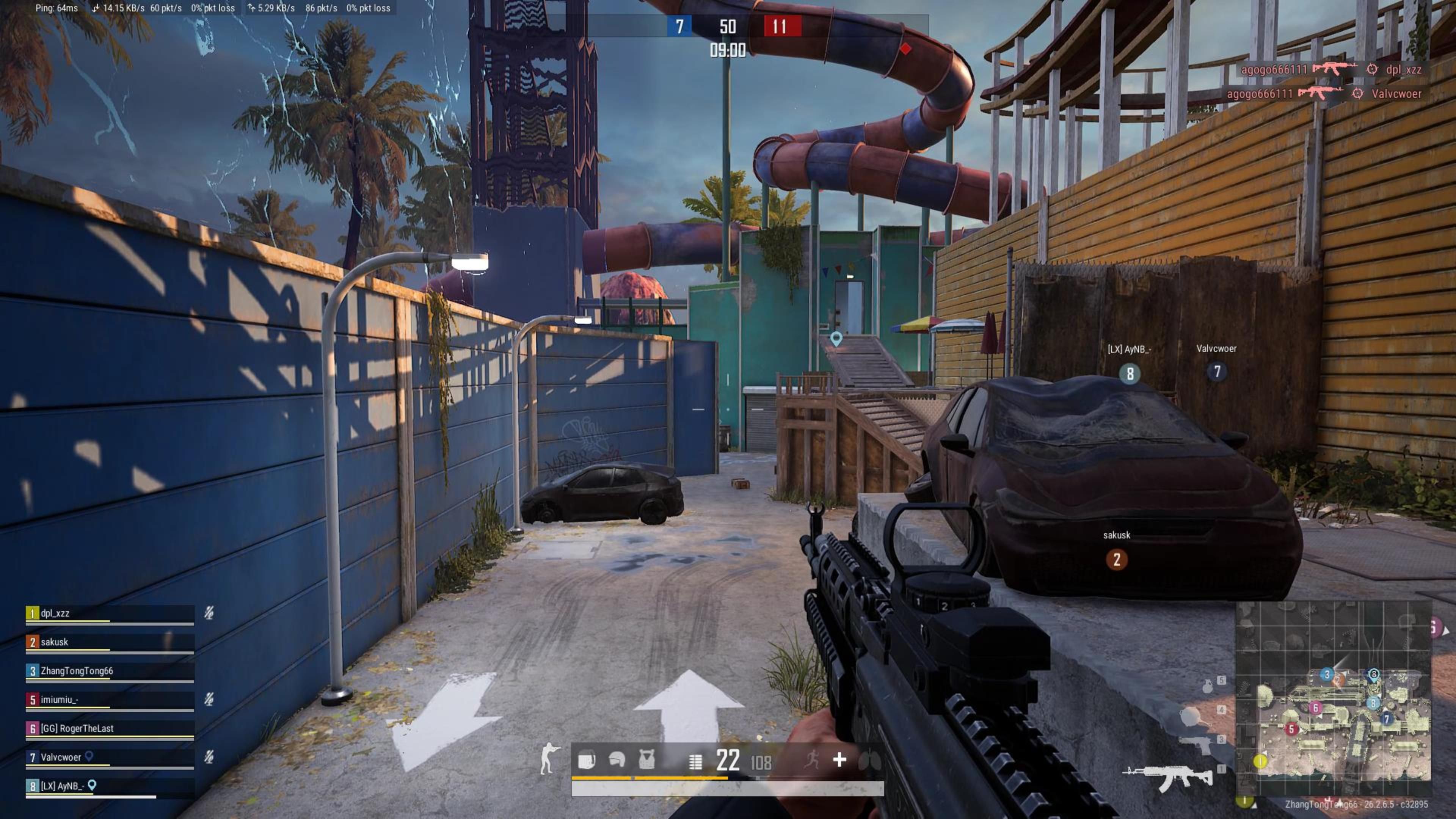1456x819 pixels.
Task: Click the helmet icon in the status bar
Action: pyautogui.click(x=617, y=759)
